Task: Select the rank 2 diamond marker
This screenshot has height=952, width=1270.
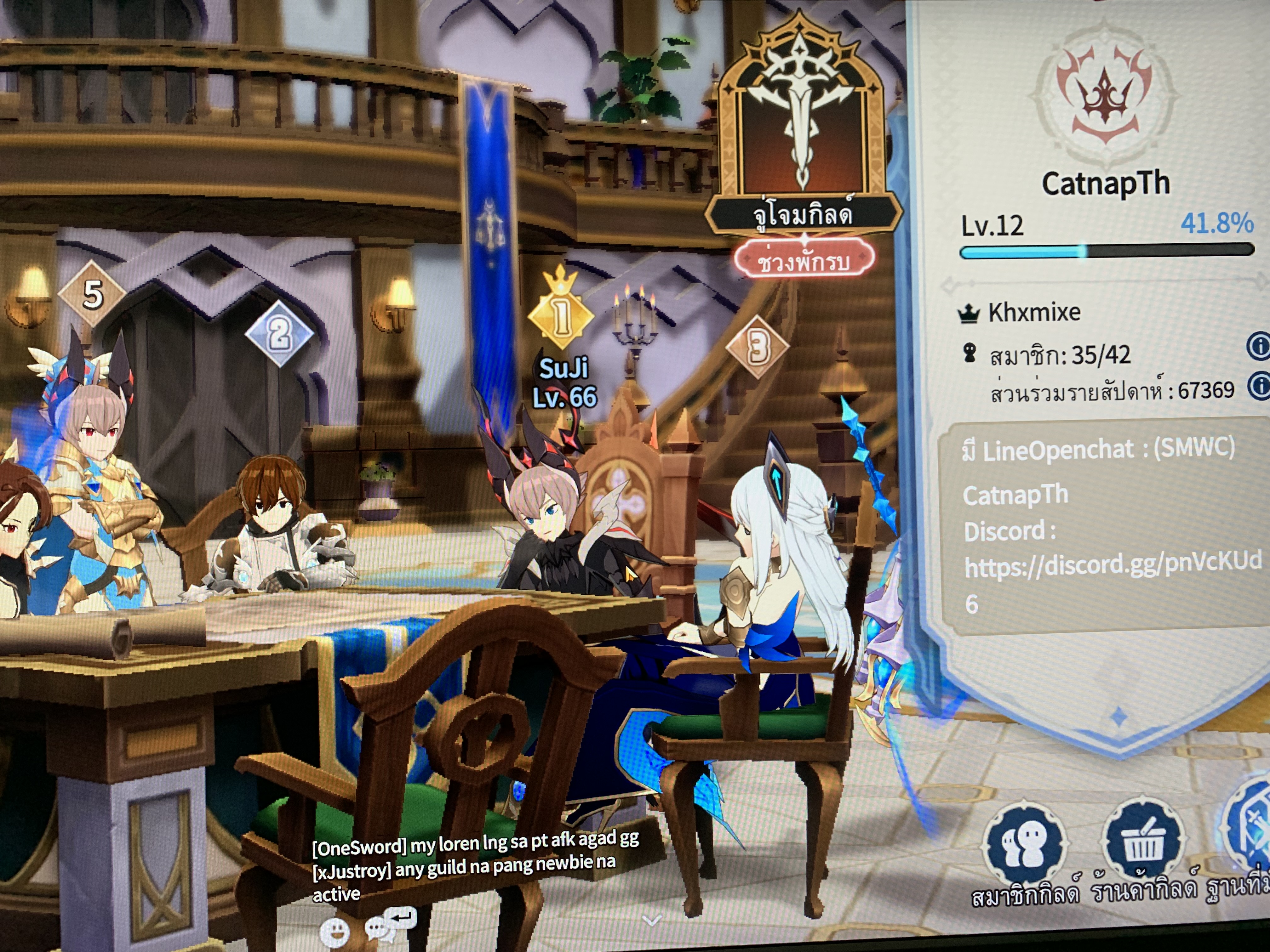Action: pyautogui.click(x=279, y=333)
